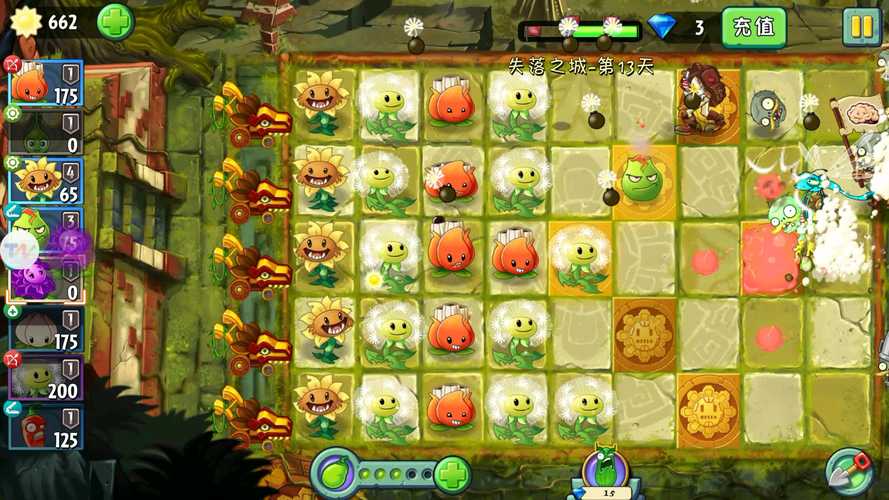Choose the purple plant seed packet costing 0
889x500 pixels.
(x=47, y=277)
